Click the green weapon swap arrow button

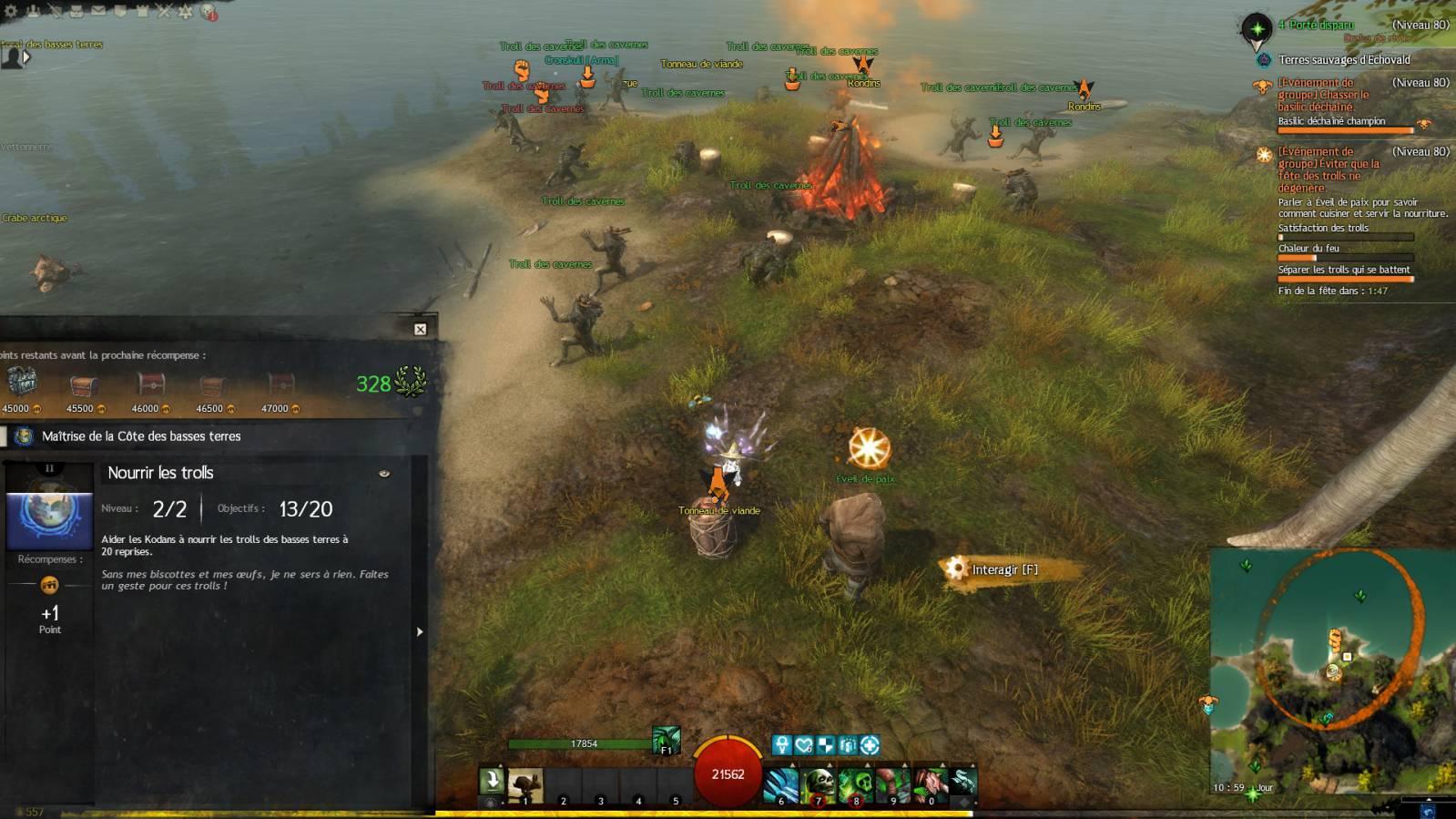pyautogui.click(x=492, y=781)
